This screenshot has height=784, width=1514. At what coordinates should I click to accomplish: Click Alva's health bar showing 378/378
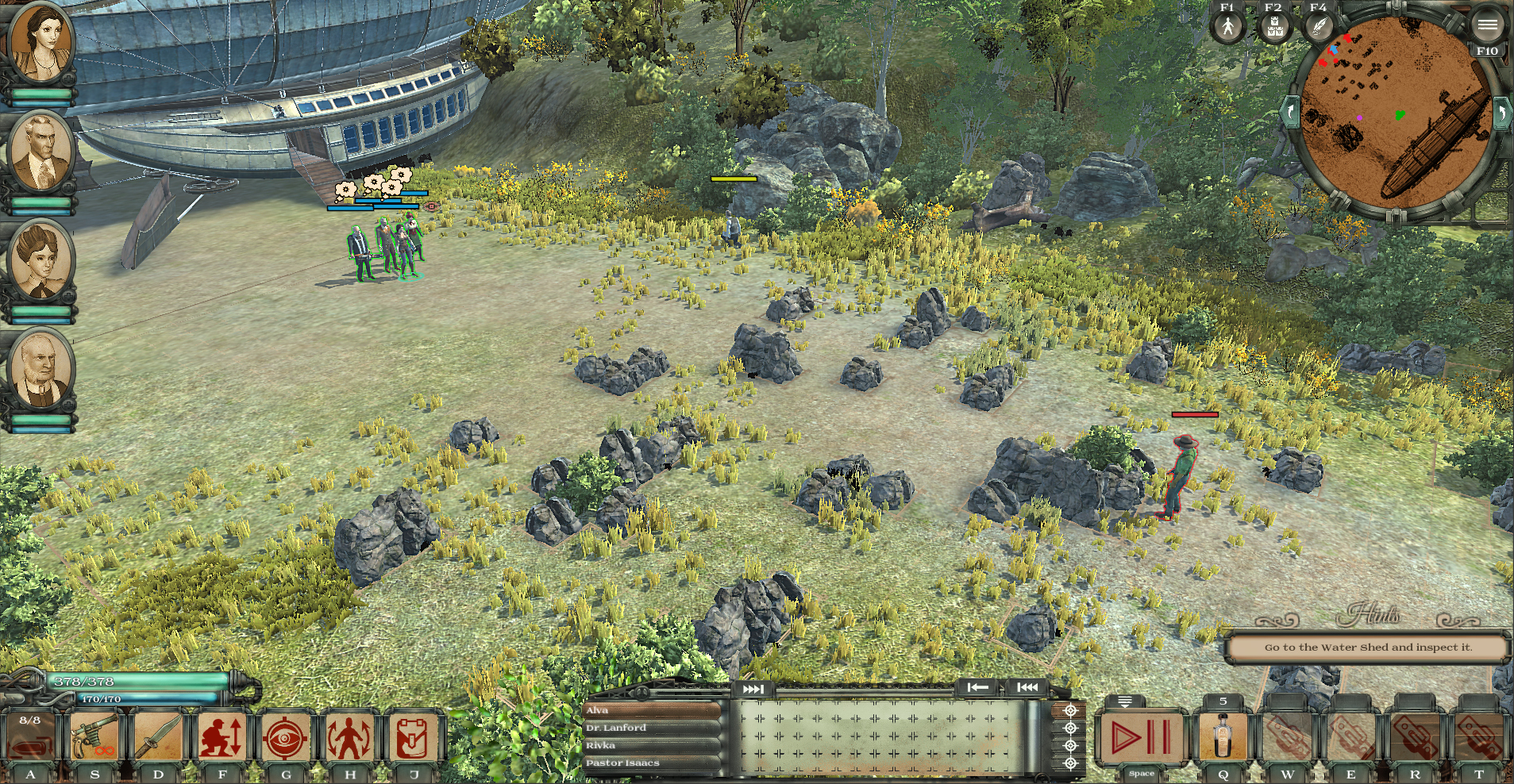click(135, 681)
